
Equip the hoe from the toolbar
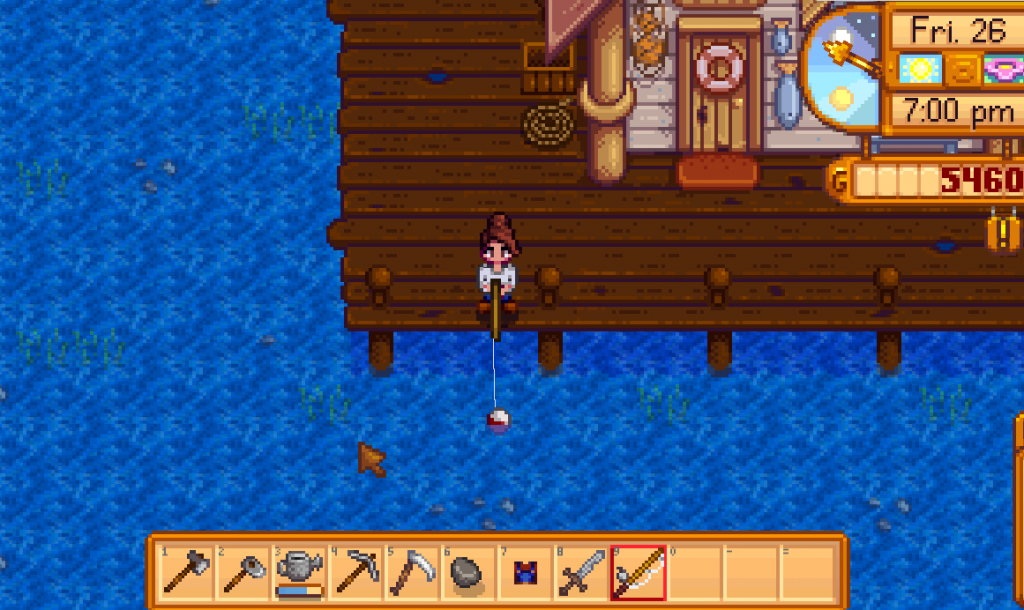243,573
